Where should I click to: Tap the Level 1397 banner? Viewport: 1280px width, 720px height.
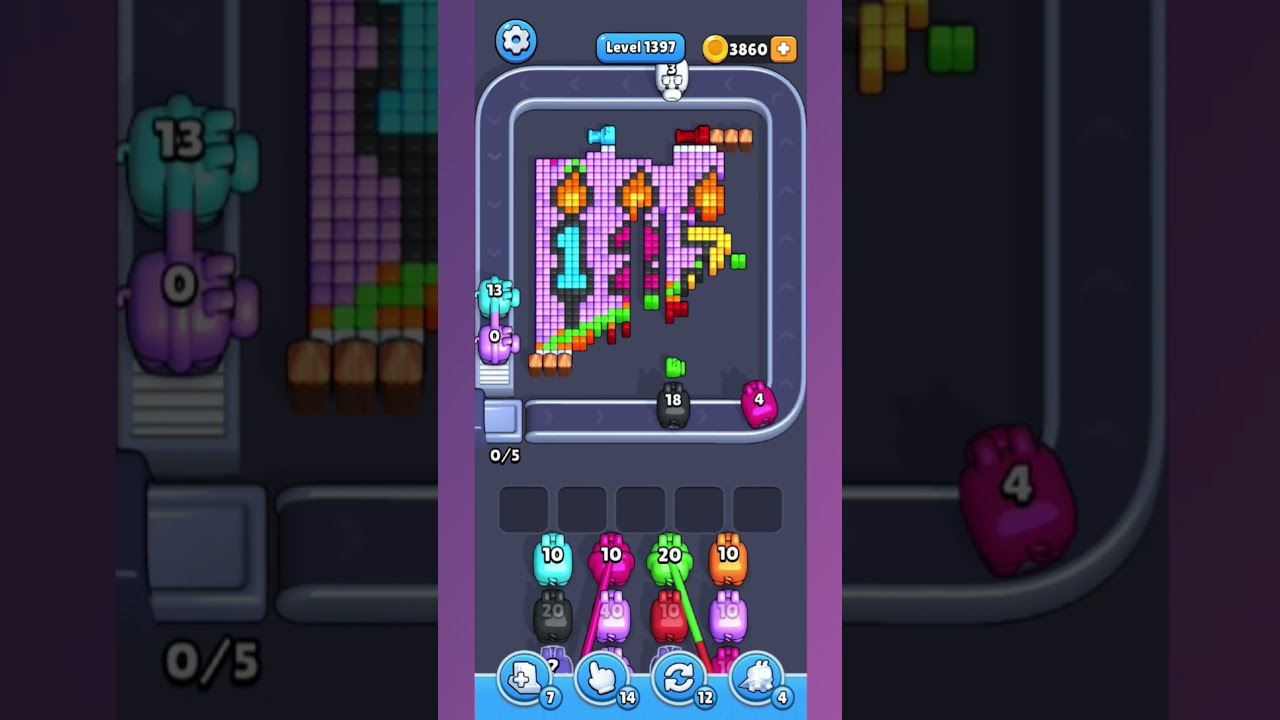click(x=640, y=47)
